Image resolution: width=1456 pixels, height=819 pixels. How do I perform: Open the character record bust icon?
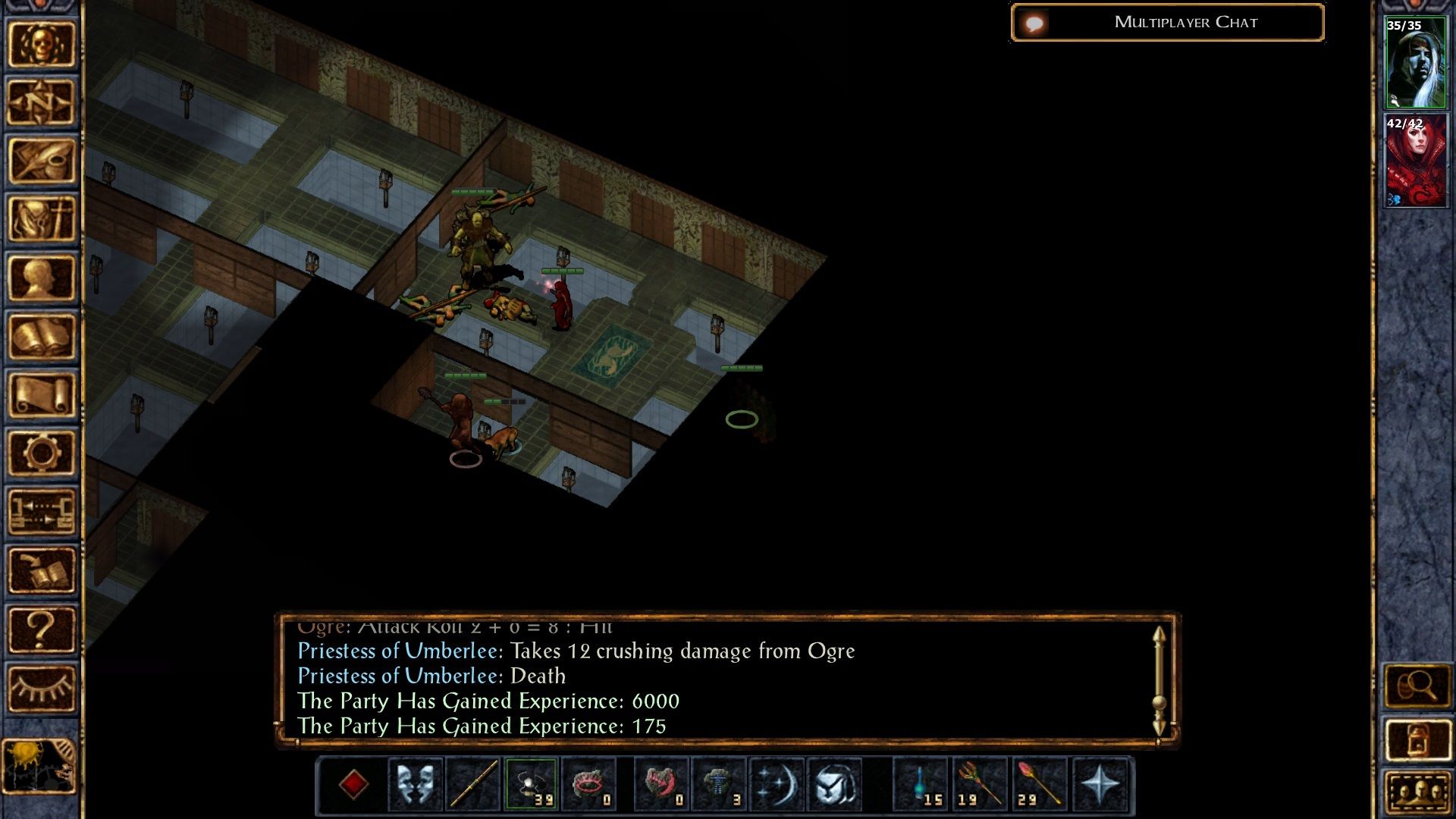(42, 278)
